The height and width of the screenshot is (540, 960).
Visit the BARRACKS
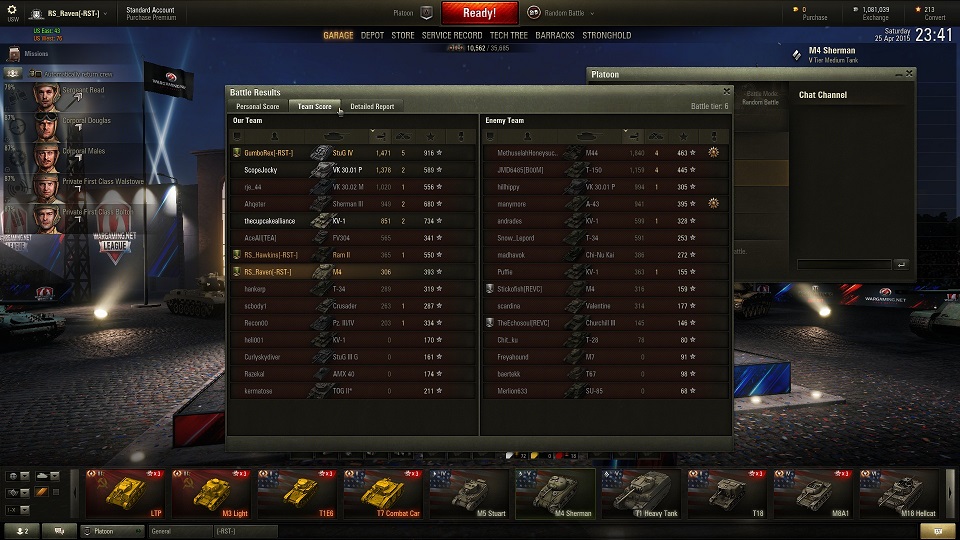click(x=555, y=35)
